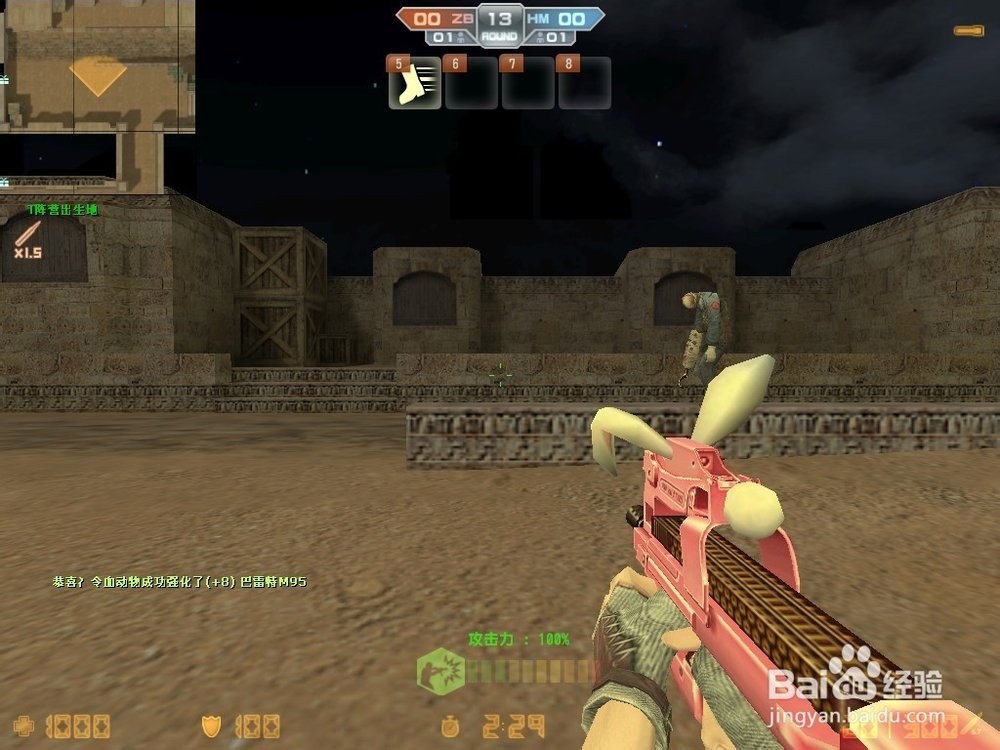The image size is (1000, 750).
Task: Select the empty skill slot numbered 6
Action: pos(471,83)
